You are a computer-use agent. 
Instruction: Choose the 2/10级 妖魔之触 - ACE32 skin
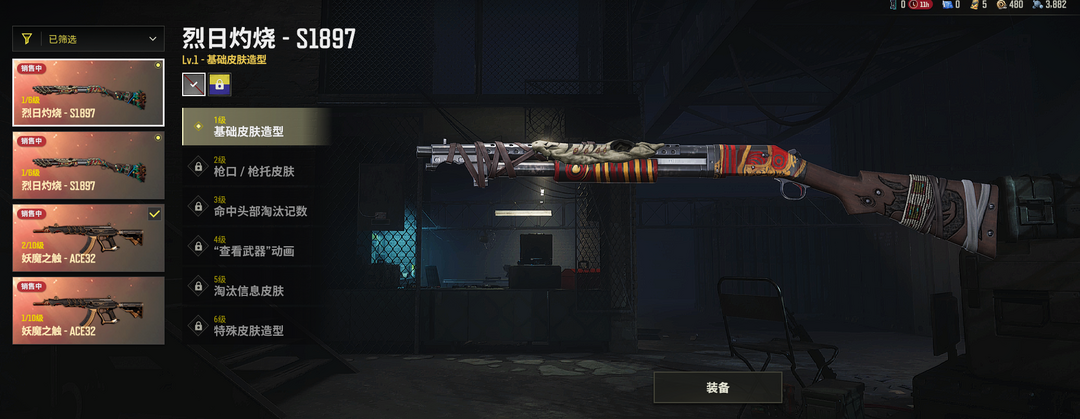tap(88, 236)
